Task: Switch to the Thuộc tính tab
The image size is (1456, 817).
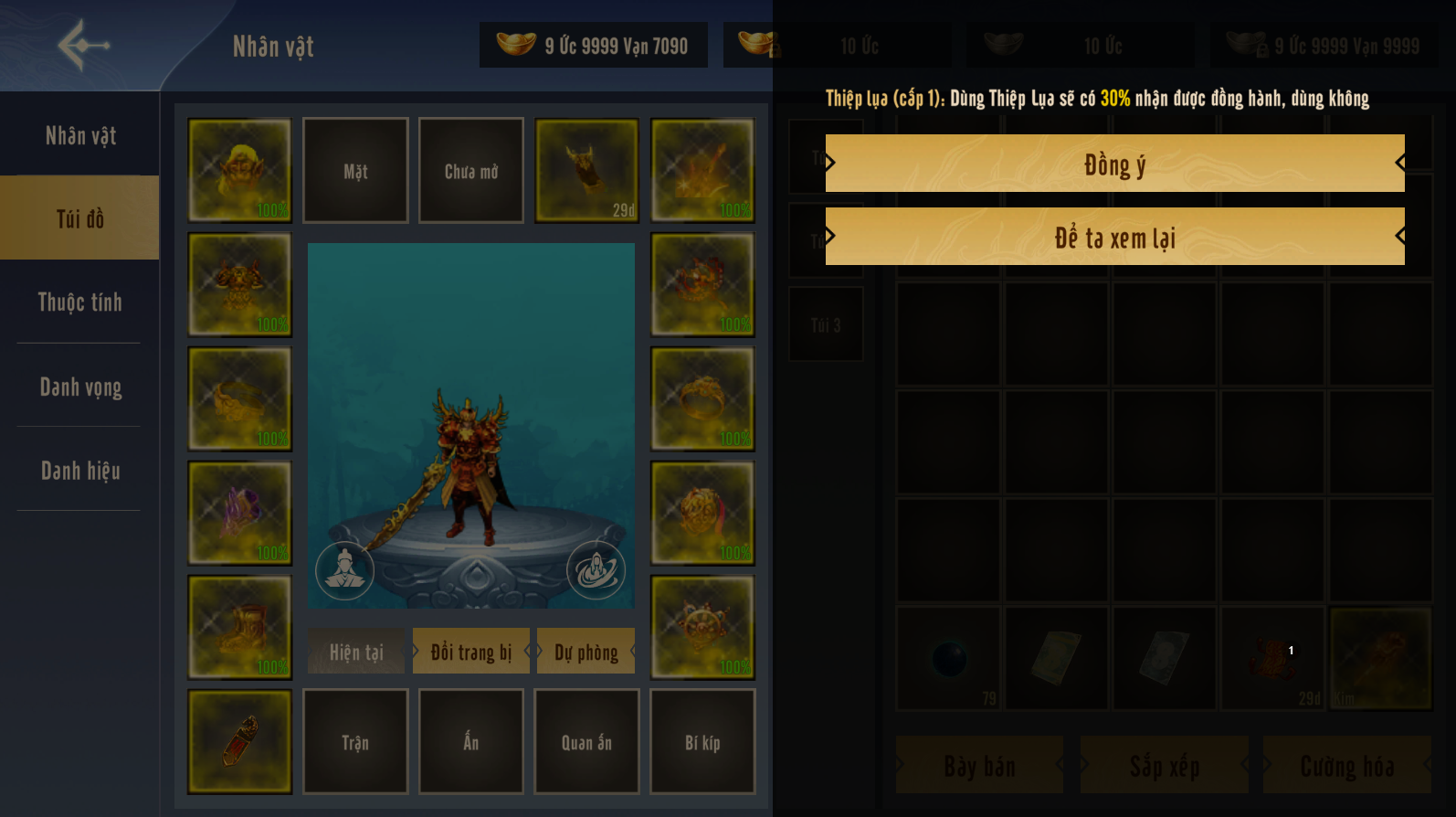Action: point(80,302)
